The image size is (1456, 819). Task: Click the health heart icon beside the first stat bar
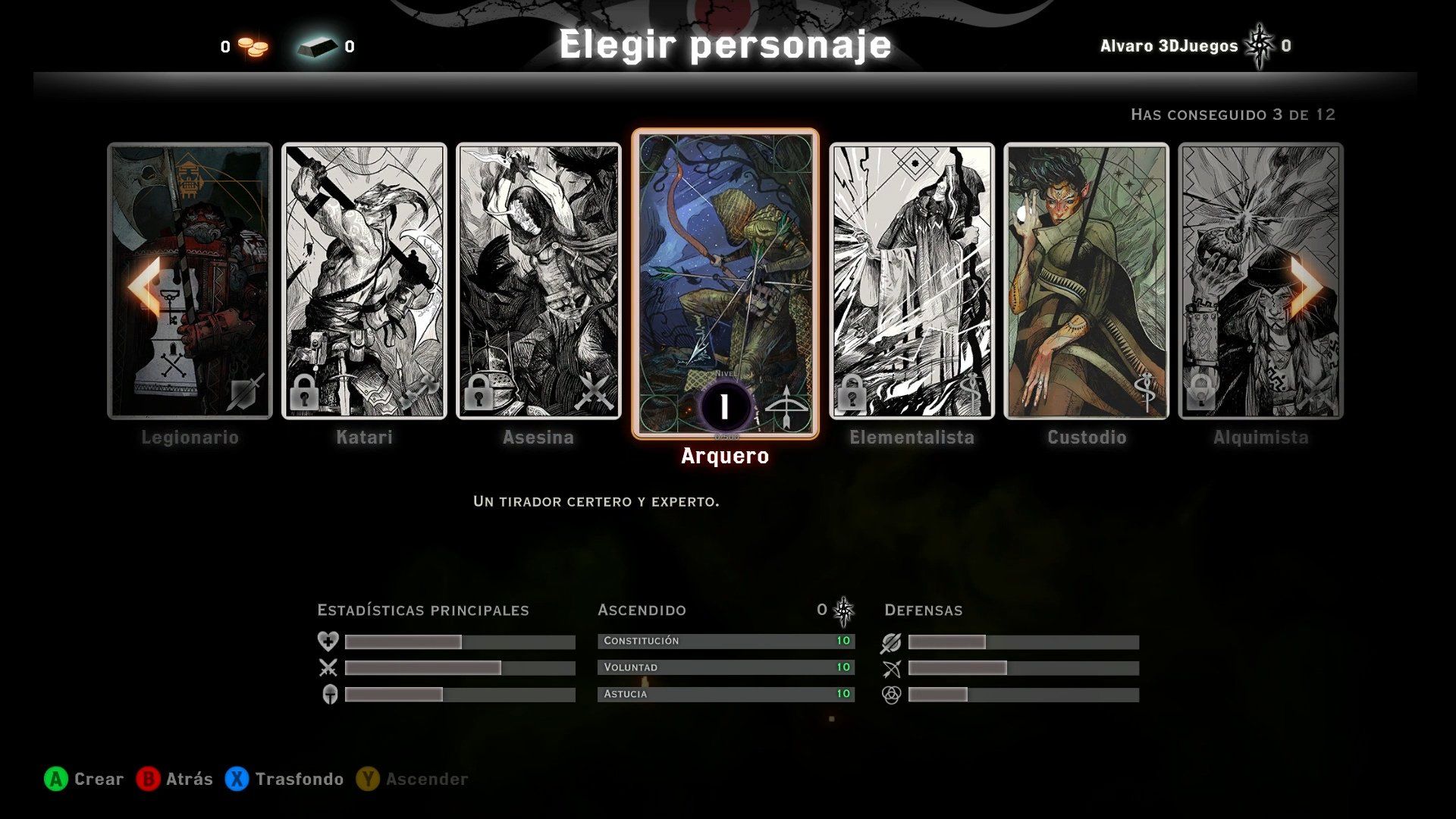click(x=326, y=641)
